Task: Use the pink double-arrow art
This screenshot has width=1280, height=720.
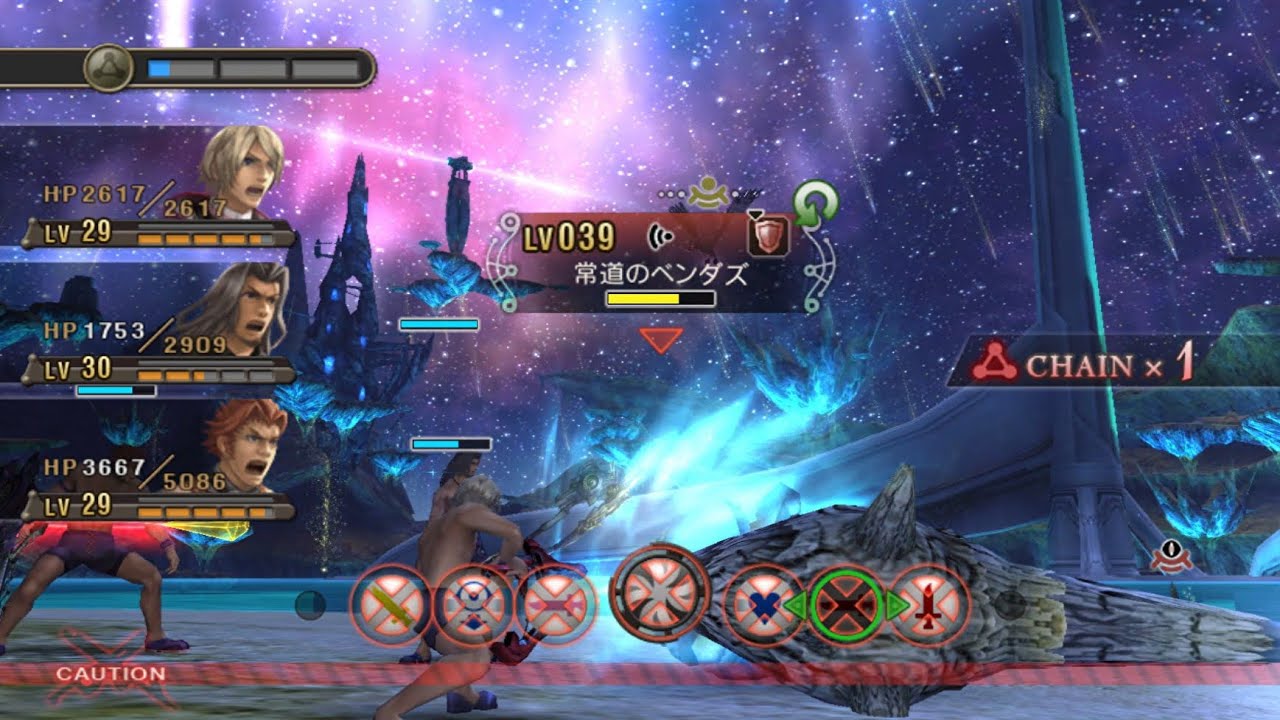Action: tap(556, 606)
